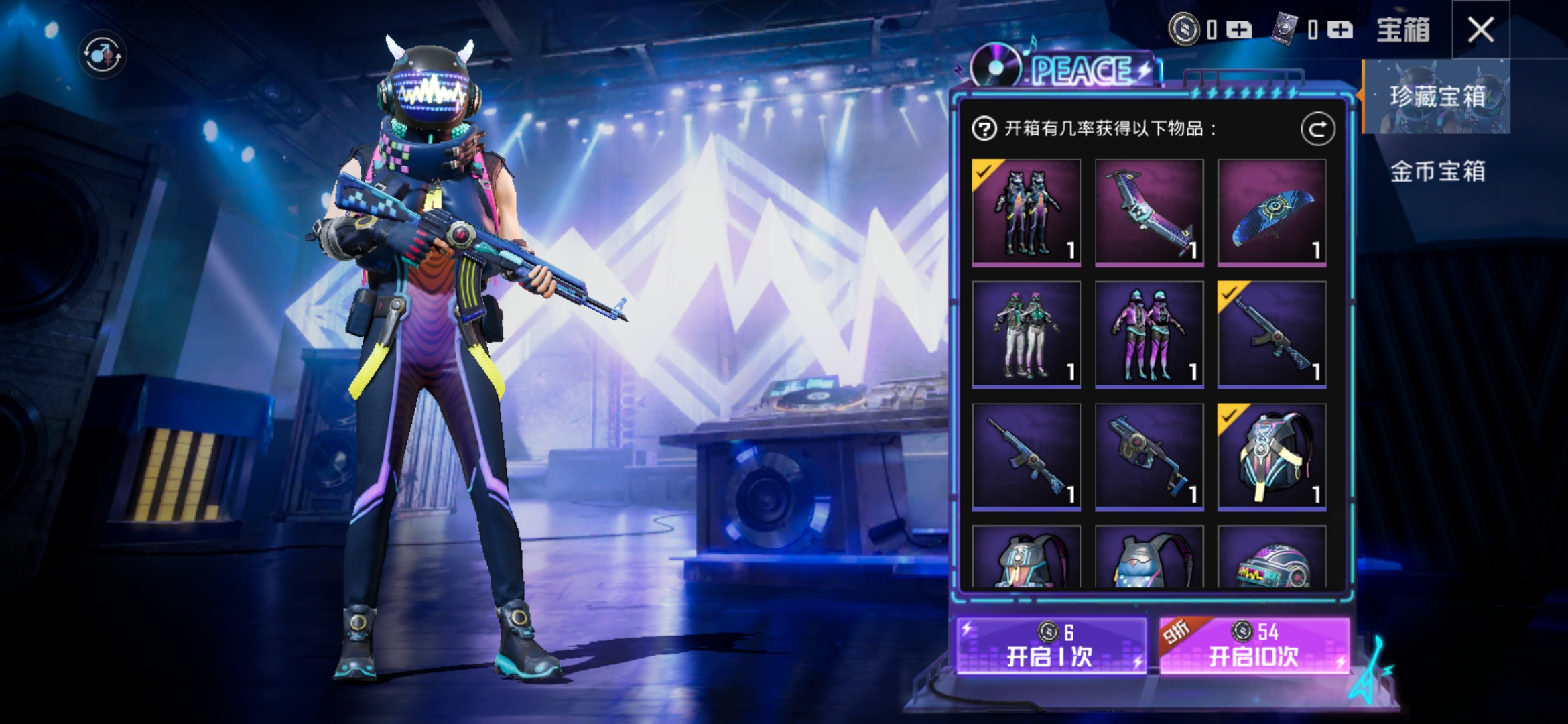Image resolution: width=1568 pixels, height=724 pixels.
Task: Close the treasure crate screen
Action: pos(1480,29)
